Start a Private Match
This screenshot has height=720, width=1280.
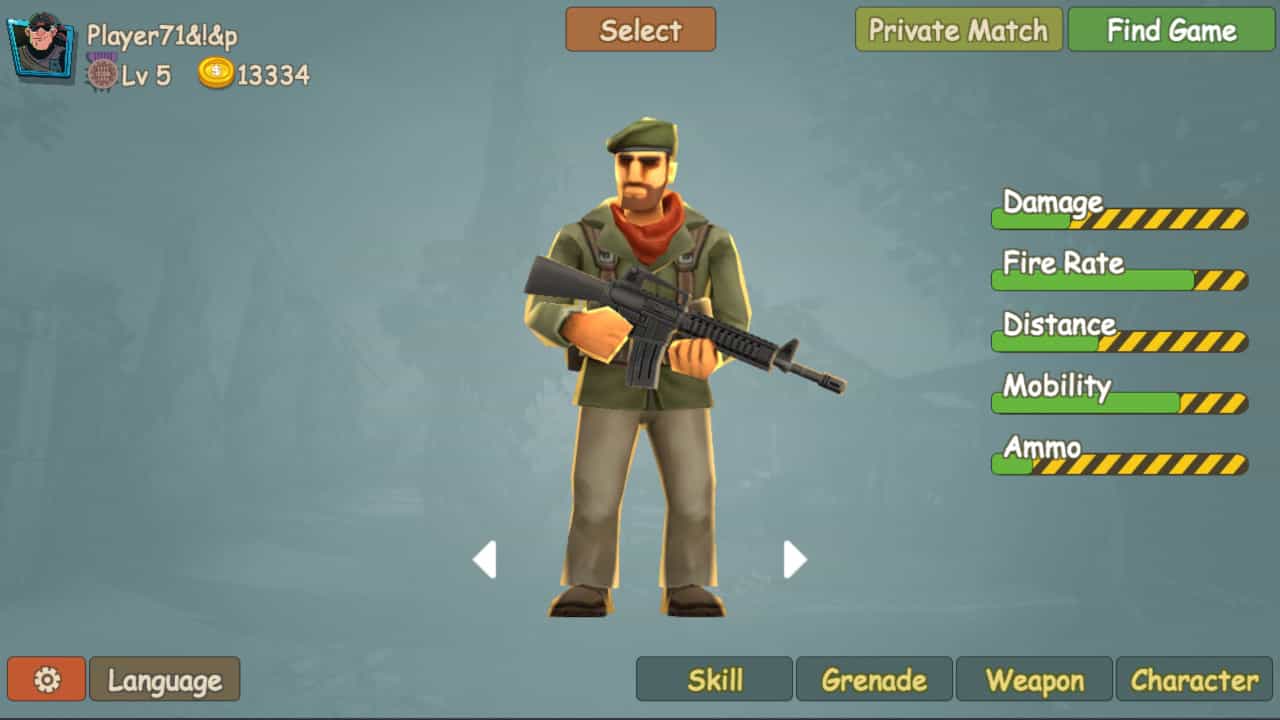(957, 31)
